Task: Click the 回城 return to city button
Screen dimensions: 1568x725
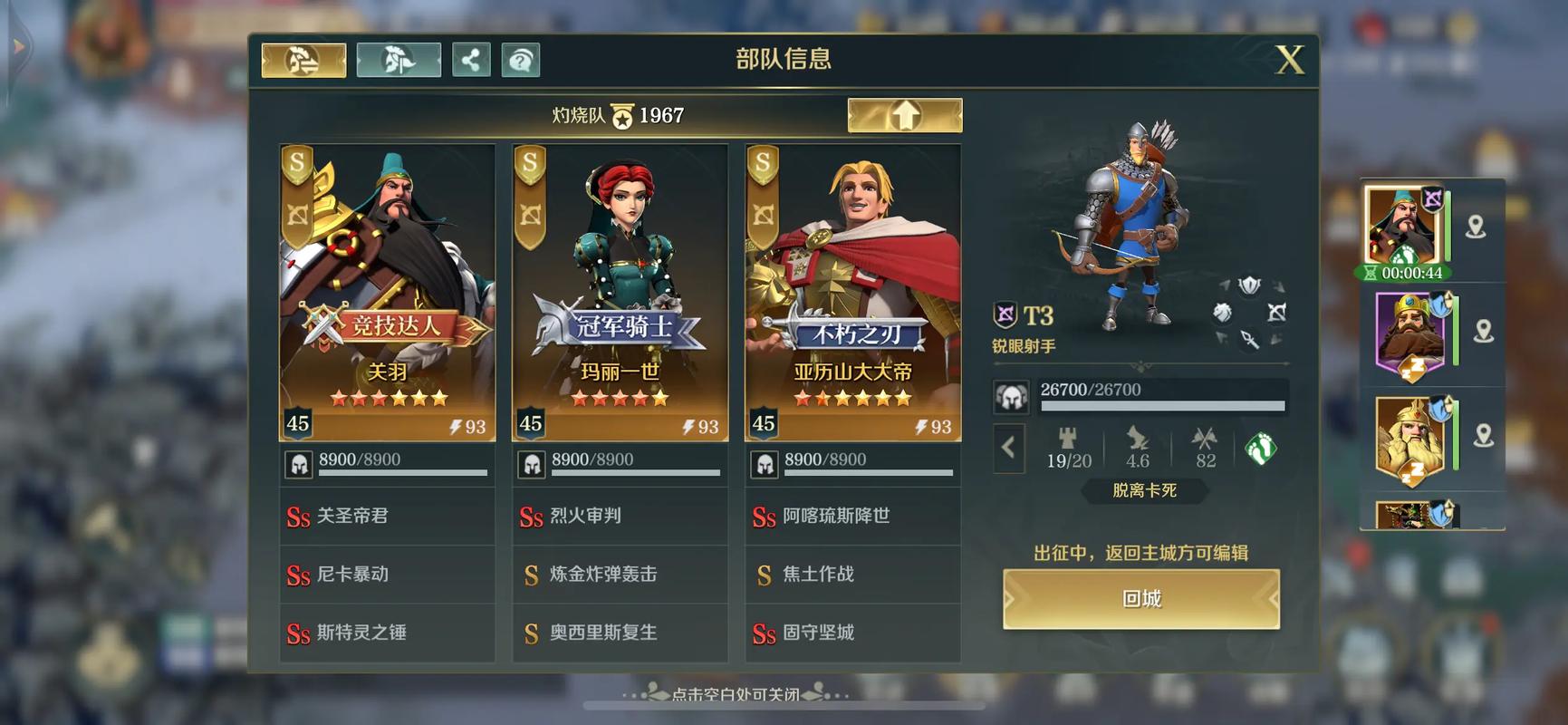Action: coord(1140,599)
